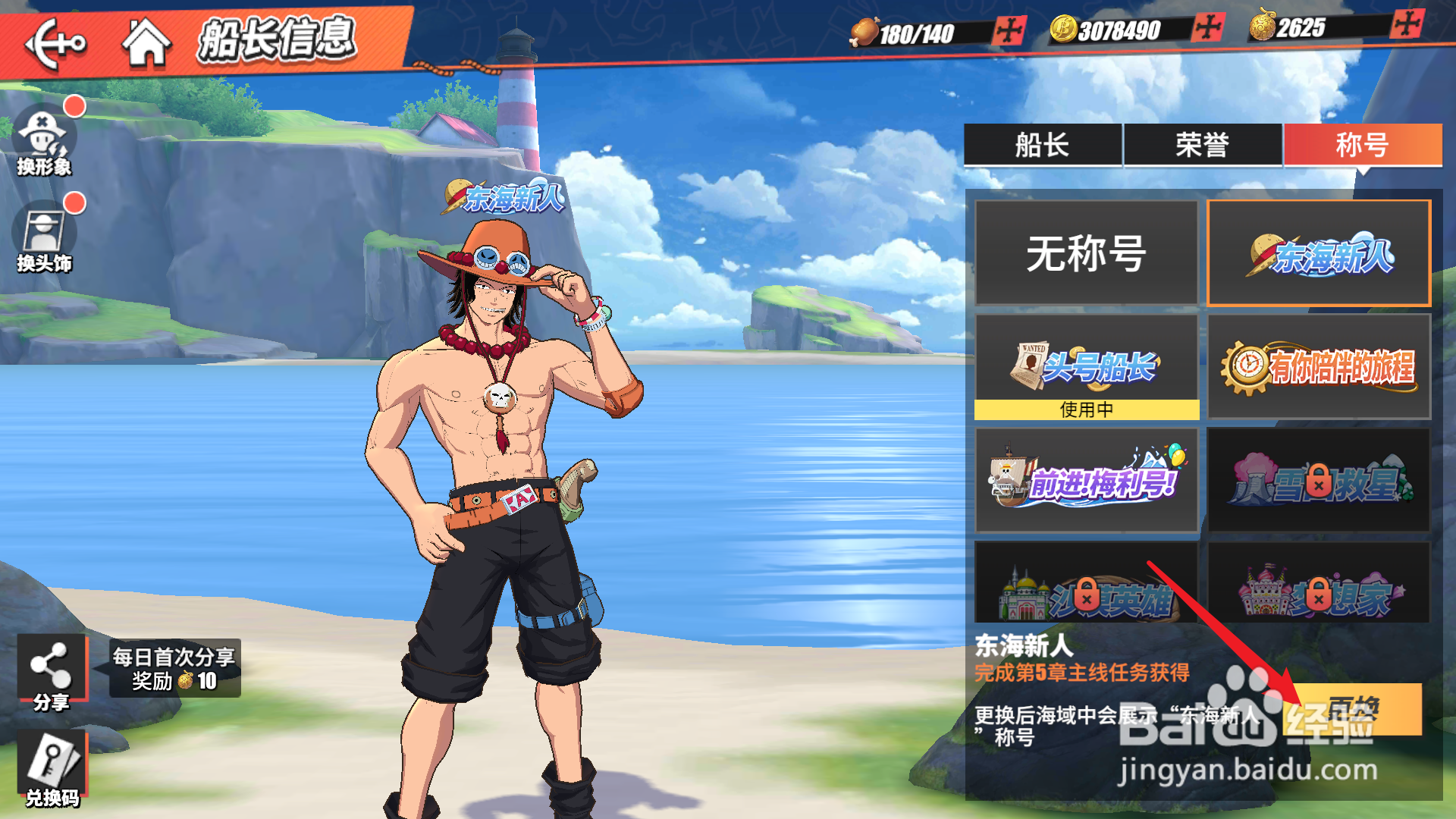This screenshot has width=1456, height=819.
Task: Return to the home screen
Action: pos(146,42)
